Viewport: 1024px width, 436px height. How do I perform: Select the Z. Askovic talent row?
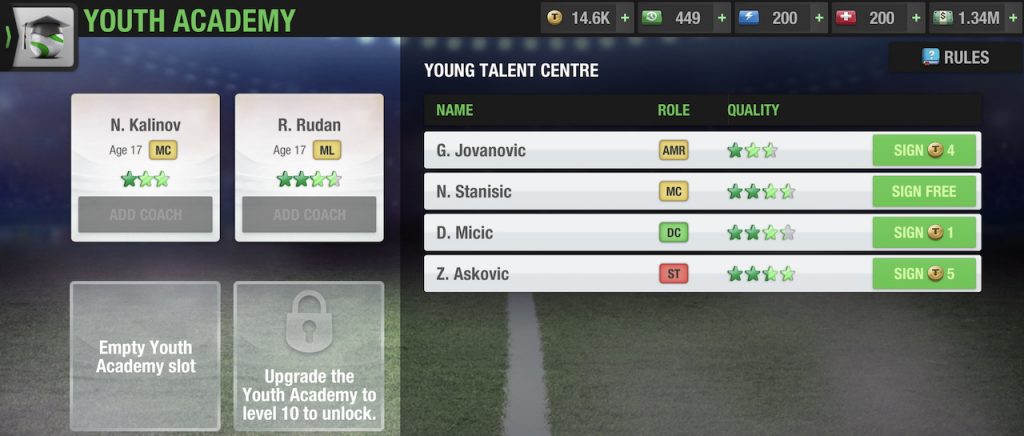540,273
